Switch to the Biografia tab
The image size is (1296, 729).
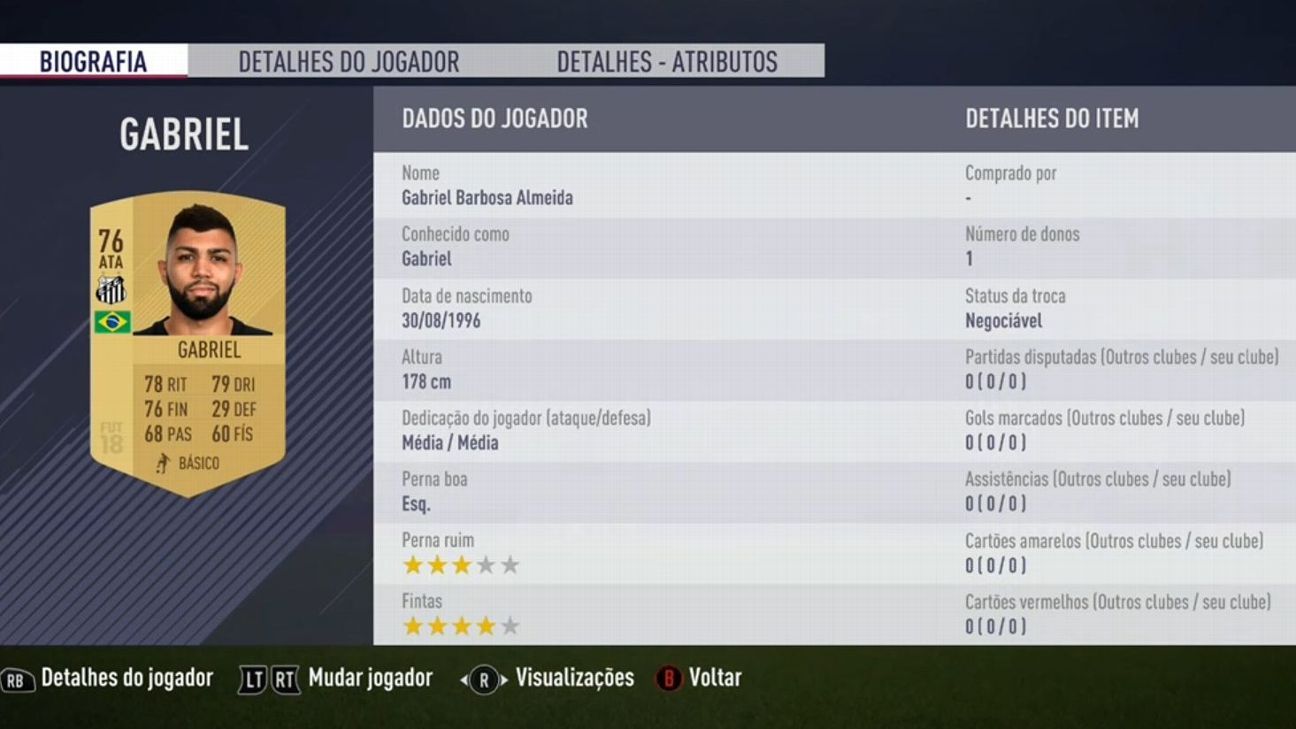coord(93,61)
